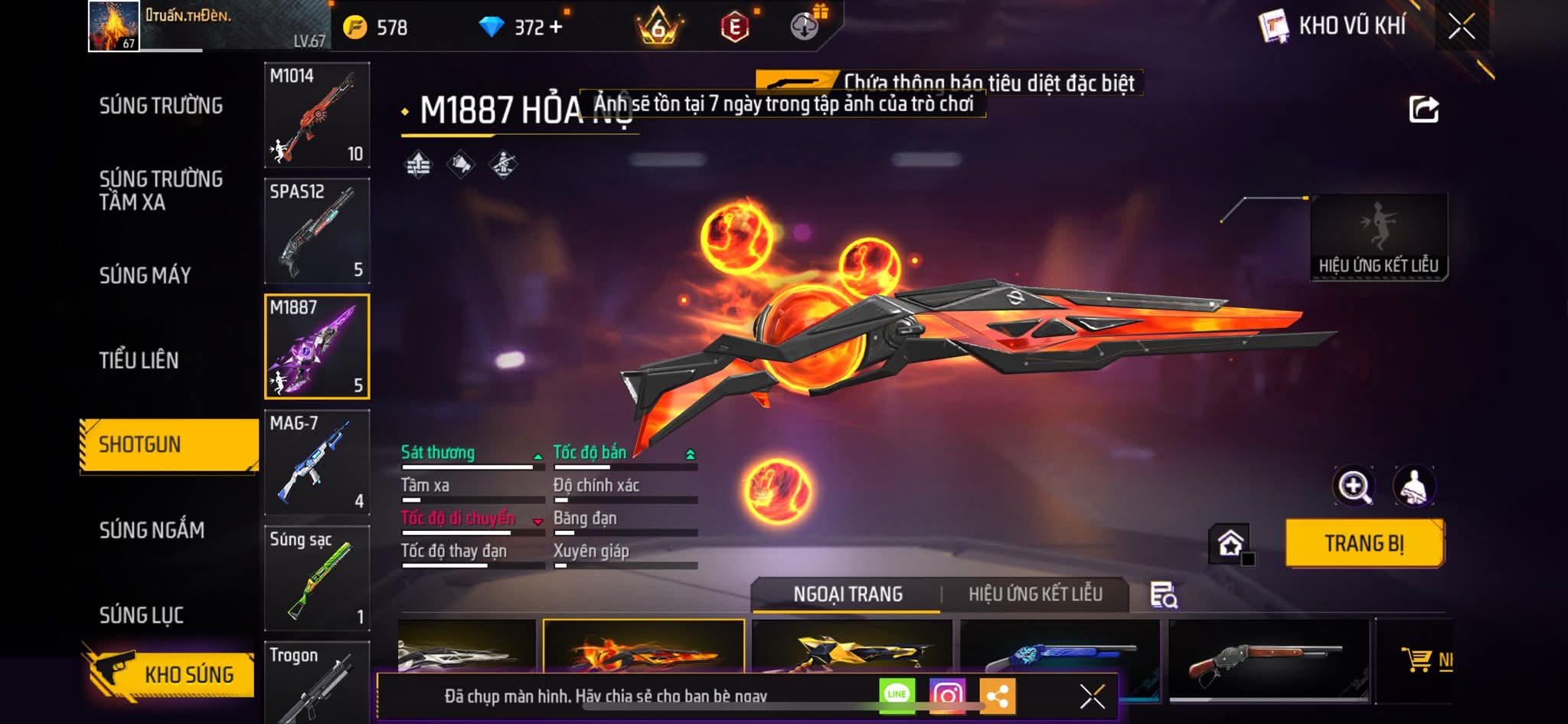Click the magnifier zoom-in weapon icon
The image size is (1568, 724).
[x=1354, y=486]
